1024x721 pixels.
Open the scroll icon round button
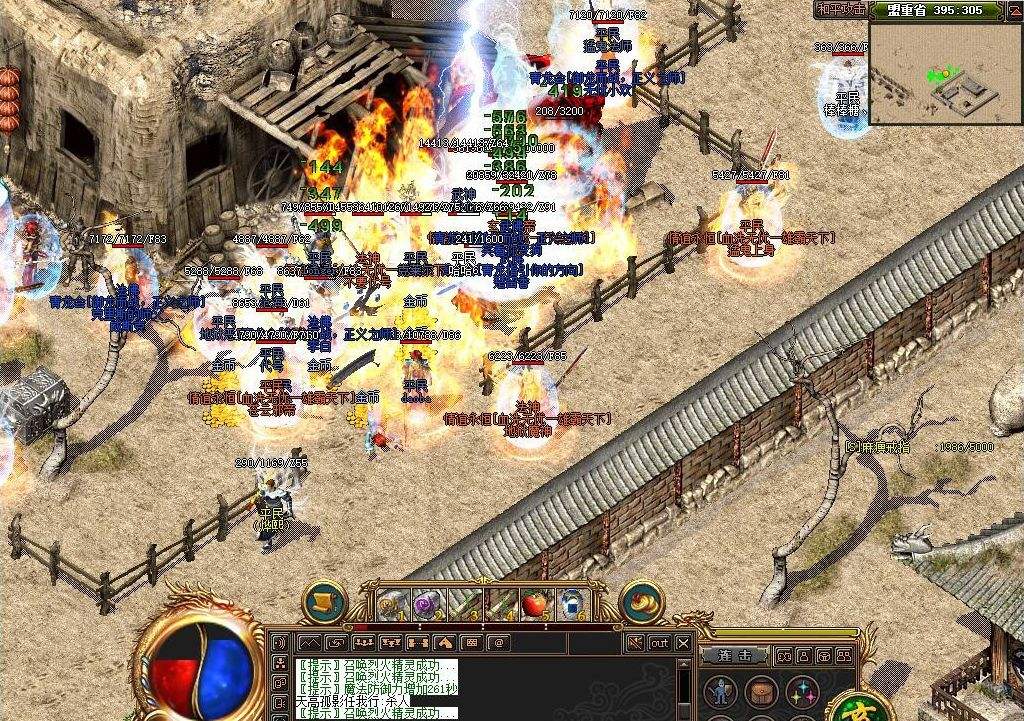pyautogui.click(x=323, y=603)
